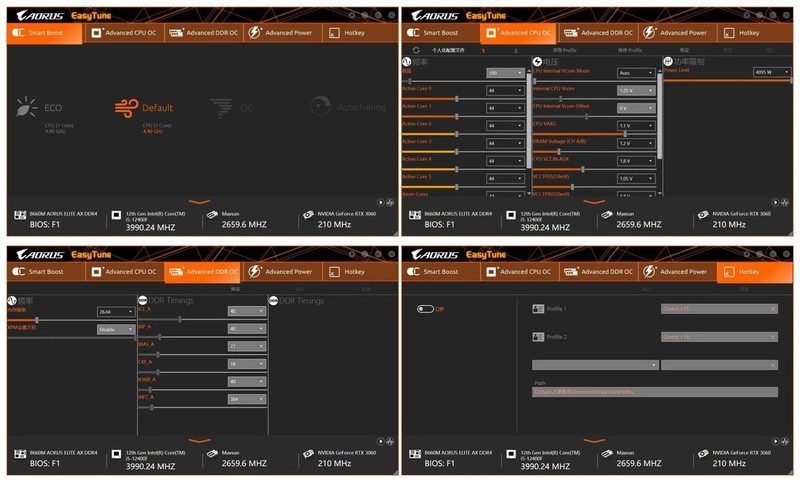This screenshot has height=482, width=800.
Task: Clear the Profile 2 hotkey binding
Action: pos(773,337)
